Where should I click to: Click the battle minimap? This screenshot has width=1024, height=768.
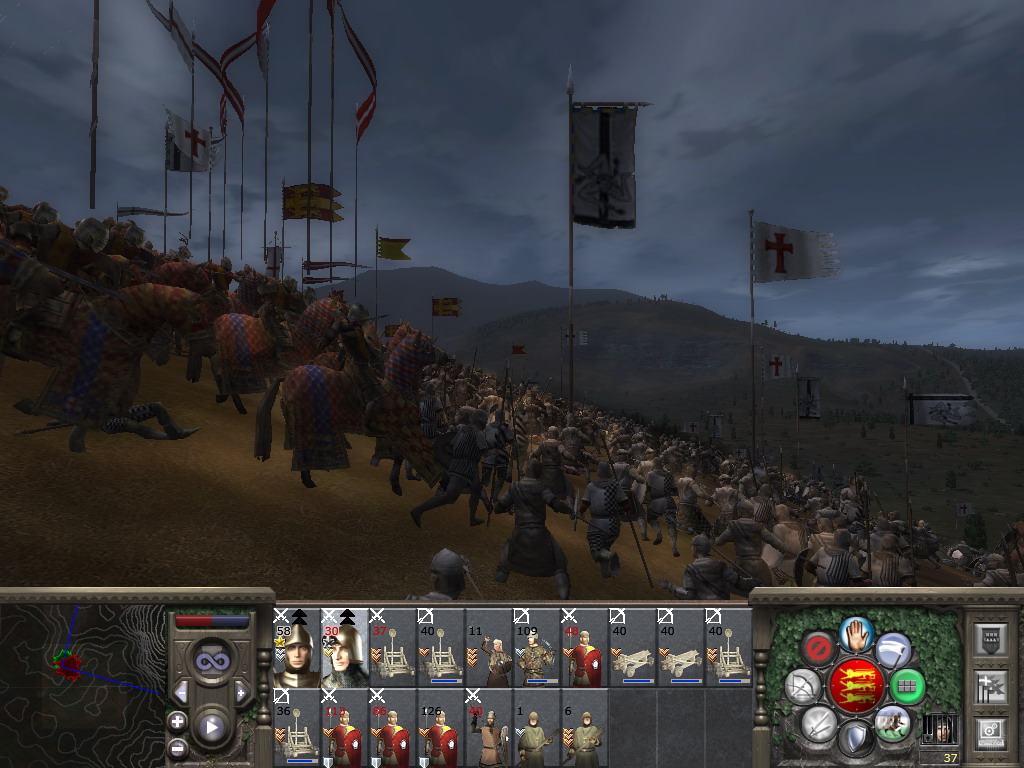[x=80, y=678]
